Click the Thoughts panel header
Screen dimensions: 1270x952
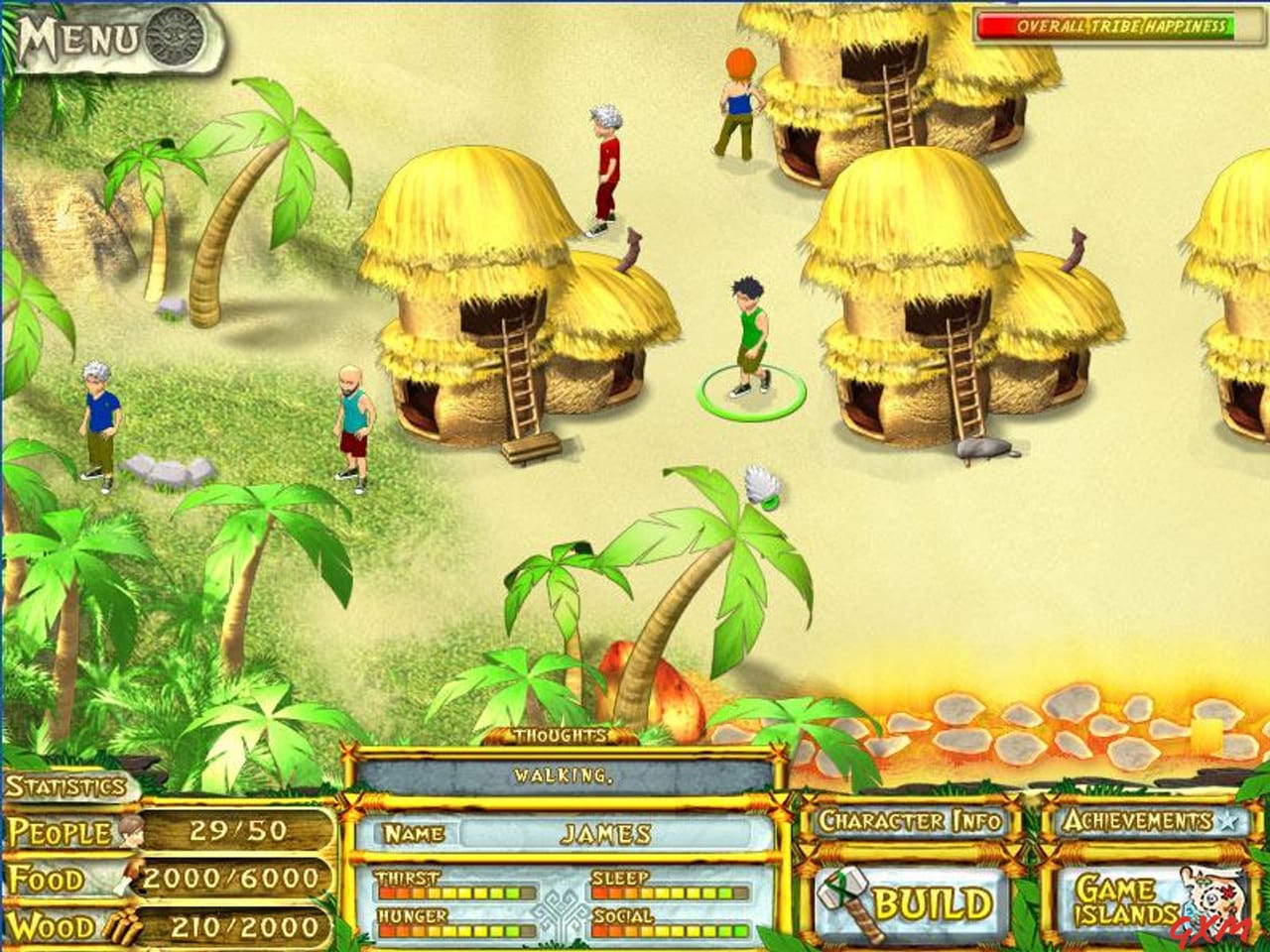559,737
